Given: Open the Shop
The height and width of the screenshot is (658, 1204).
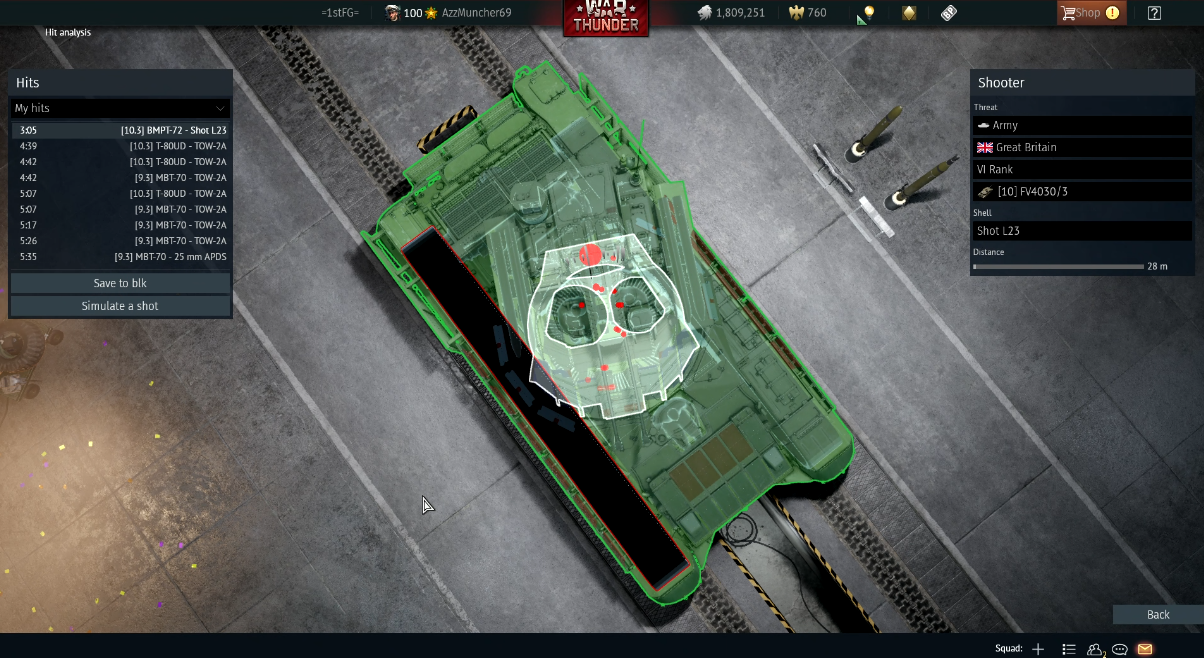Looking at the screenshot, I should [1090, 13].
